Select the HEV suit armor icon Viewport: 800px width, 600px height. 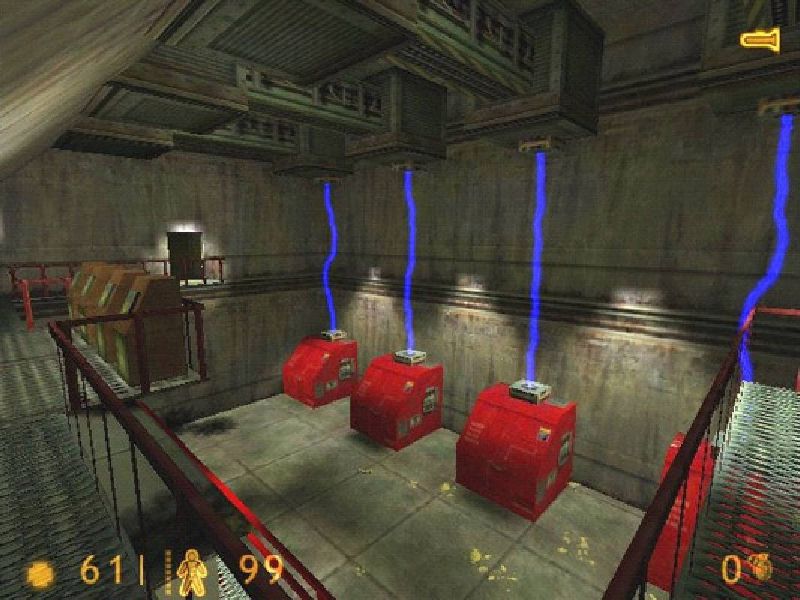pos(190,572)
